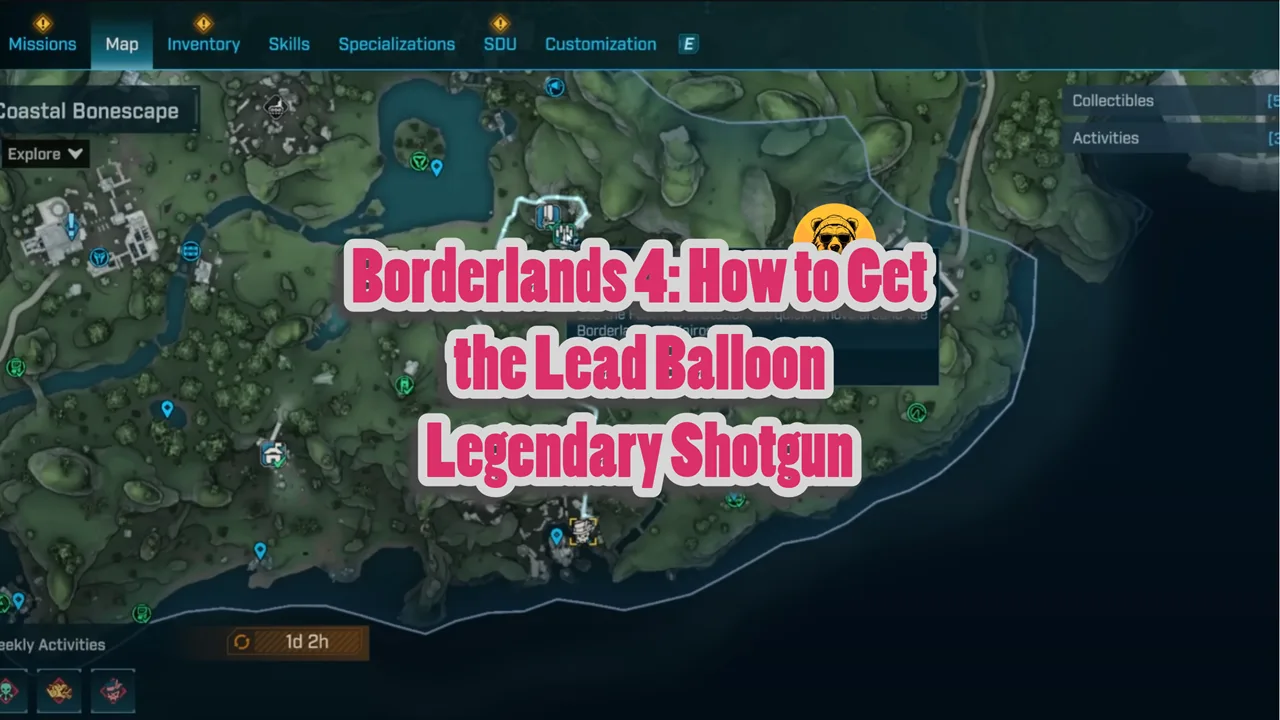The image size is (1280, 720).
Task: Click the boss-head Weekly Activity icon
Action: coord(113,691)
